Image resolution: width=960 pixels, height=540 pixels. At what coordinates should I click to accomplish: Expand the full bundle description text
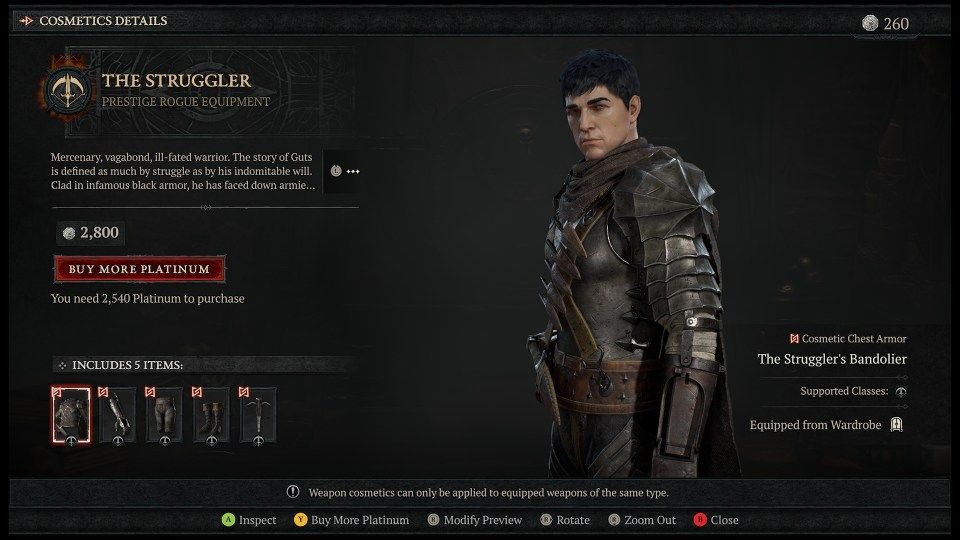(x=345, y=171)
